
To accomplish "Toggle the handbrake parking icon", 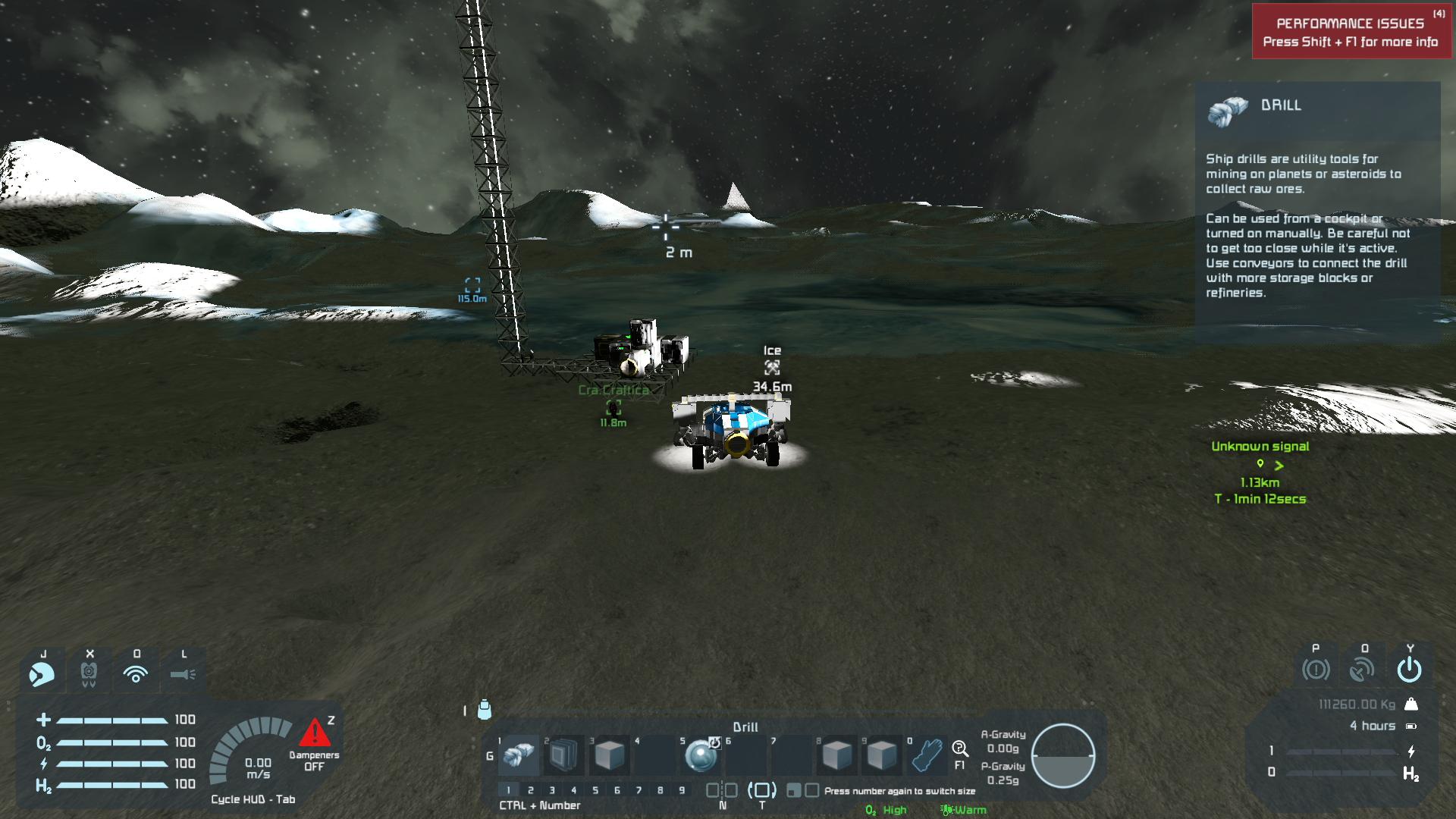I will pyautogui.click(x=1316, y=670).
